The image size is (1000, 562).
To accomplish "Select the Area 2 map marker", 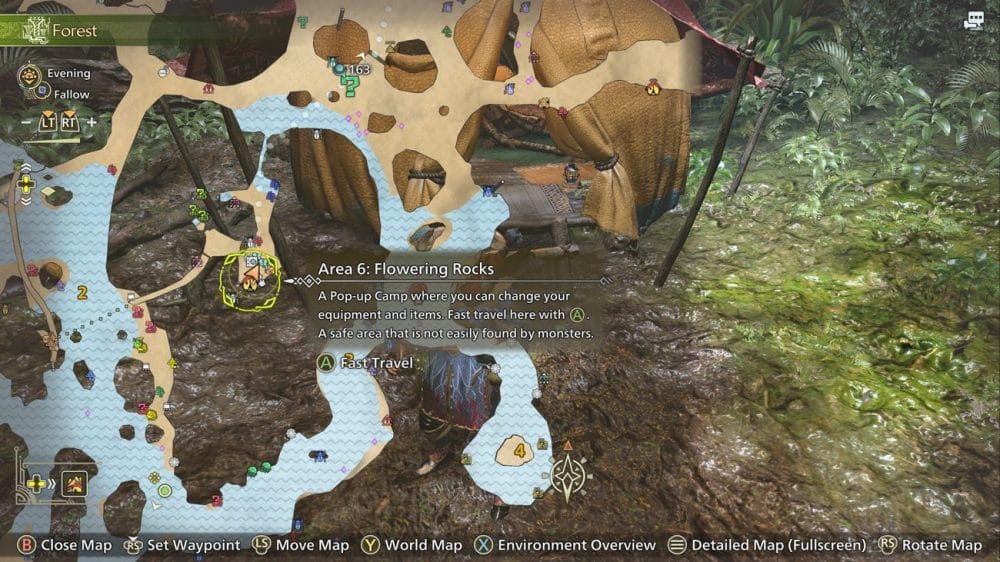I will (x=82, y=293).
